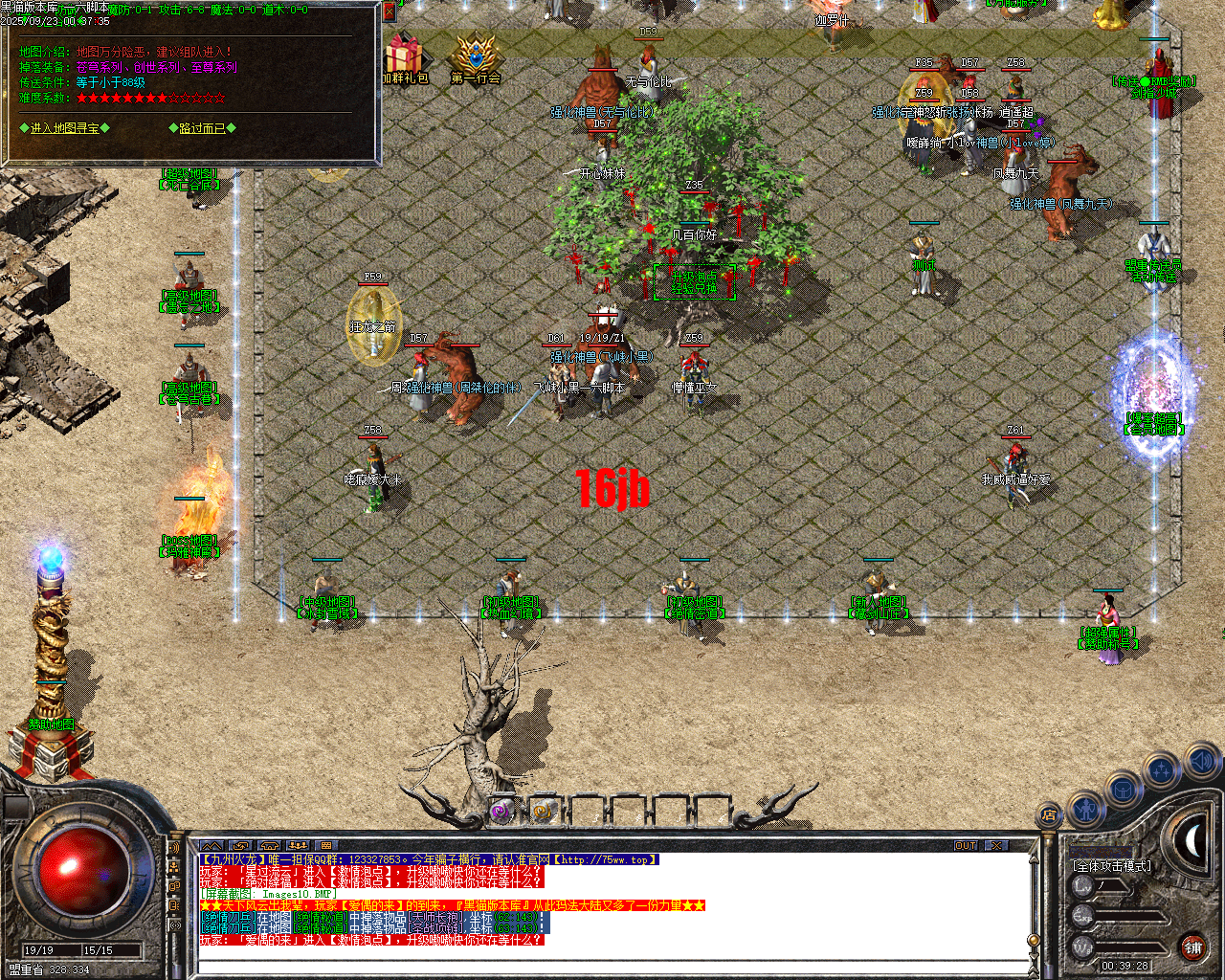Click ◆进入地图寻宝◆ to enter the map
This screenshot has height=980, width=1225.
[64, 127]
